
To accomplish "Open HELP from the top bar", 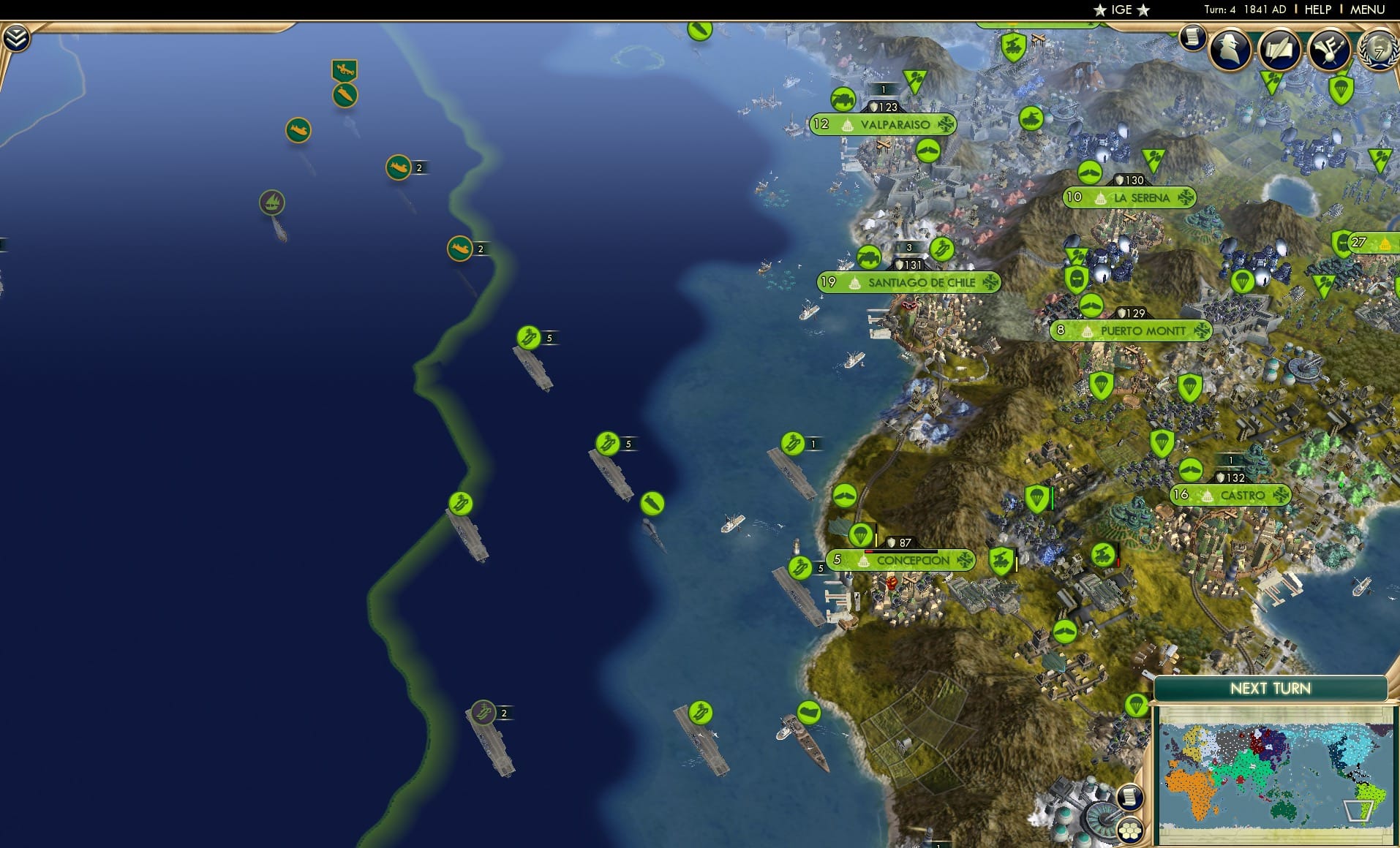I will [x=1317, y=10].
